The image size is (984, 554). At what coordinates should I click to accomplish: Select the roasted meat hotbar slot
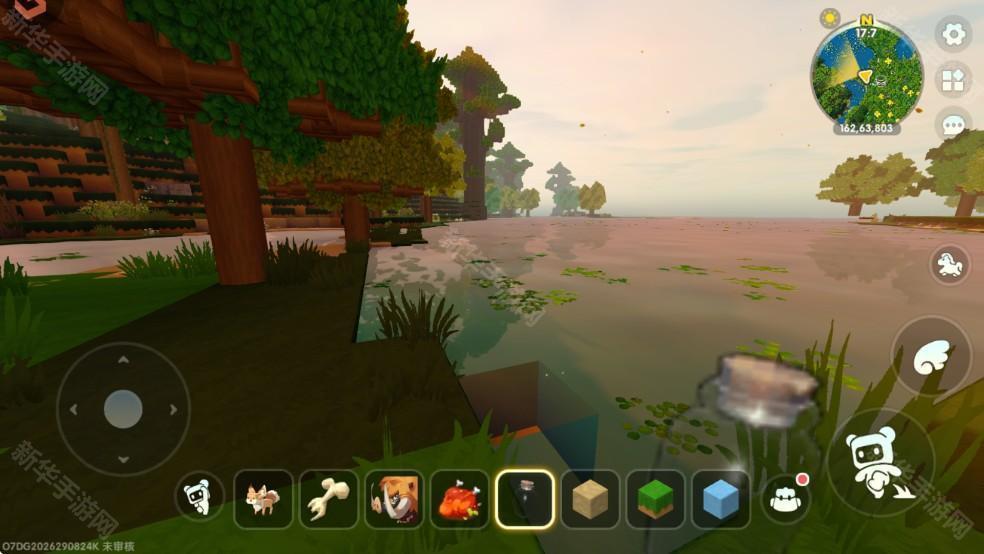pyautogui.click(x=459, y=499)
